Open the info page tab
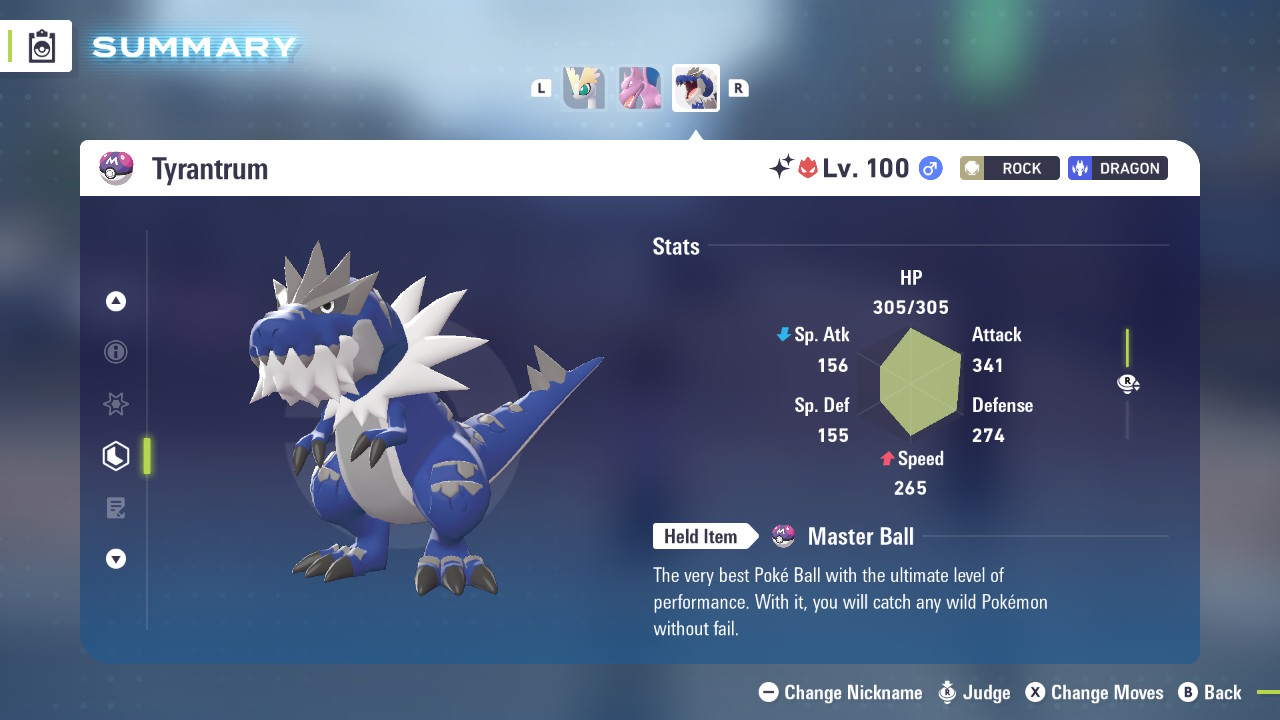 point(116,352)
